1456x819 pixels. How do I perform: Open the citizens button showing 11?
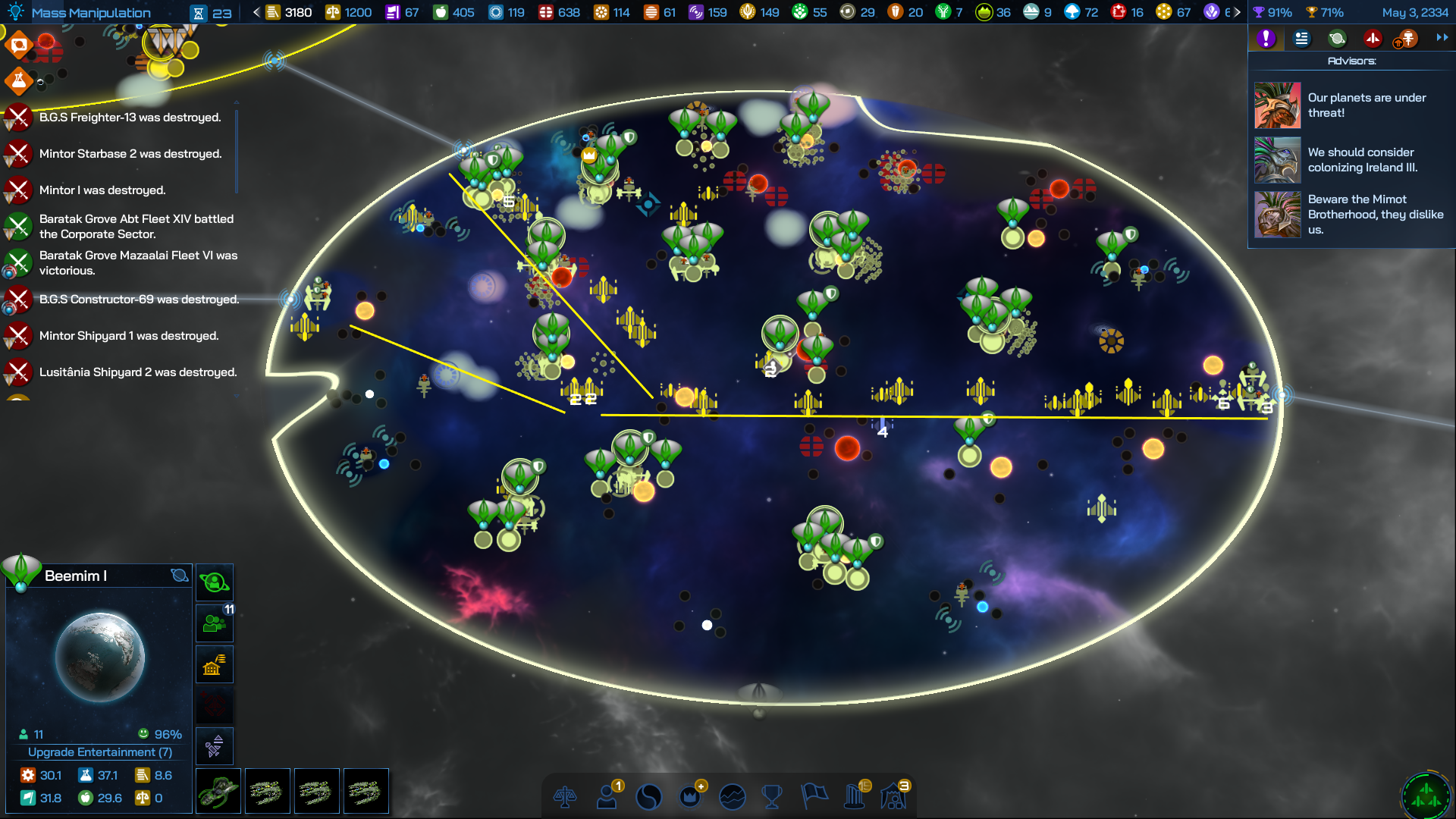(215, 624)
